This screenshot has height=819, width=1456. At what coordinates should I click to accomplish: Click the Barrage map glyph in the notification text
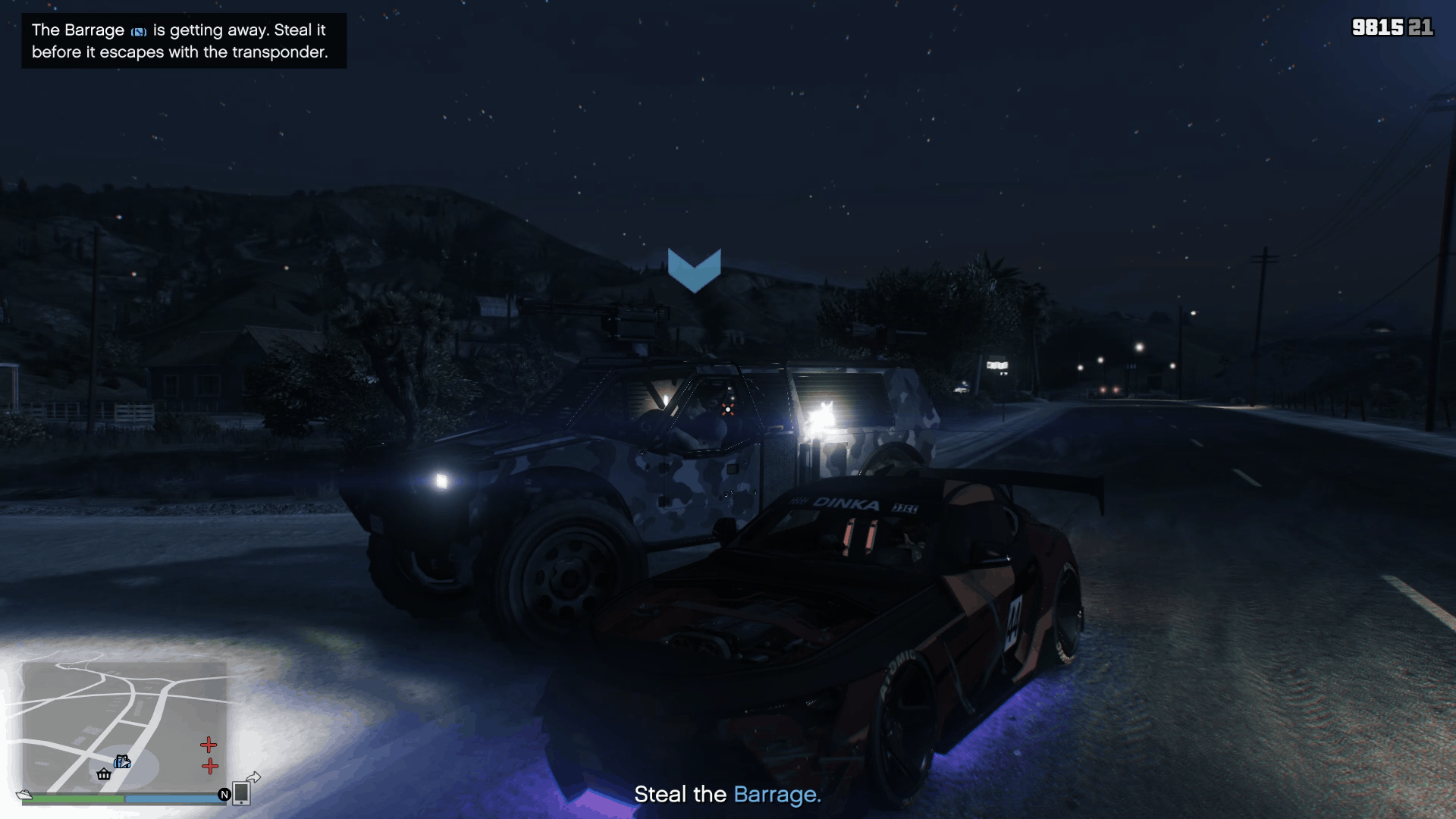pos(137,31)
